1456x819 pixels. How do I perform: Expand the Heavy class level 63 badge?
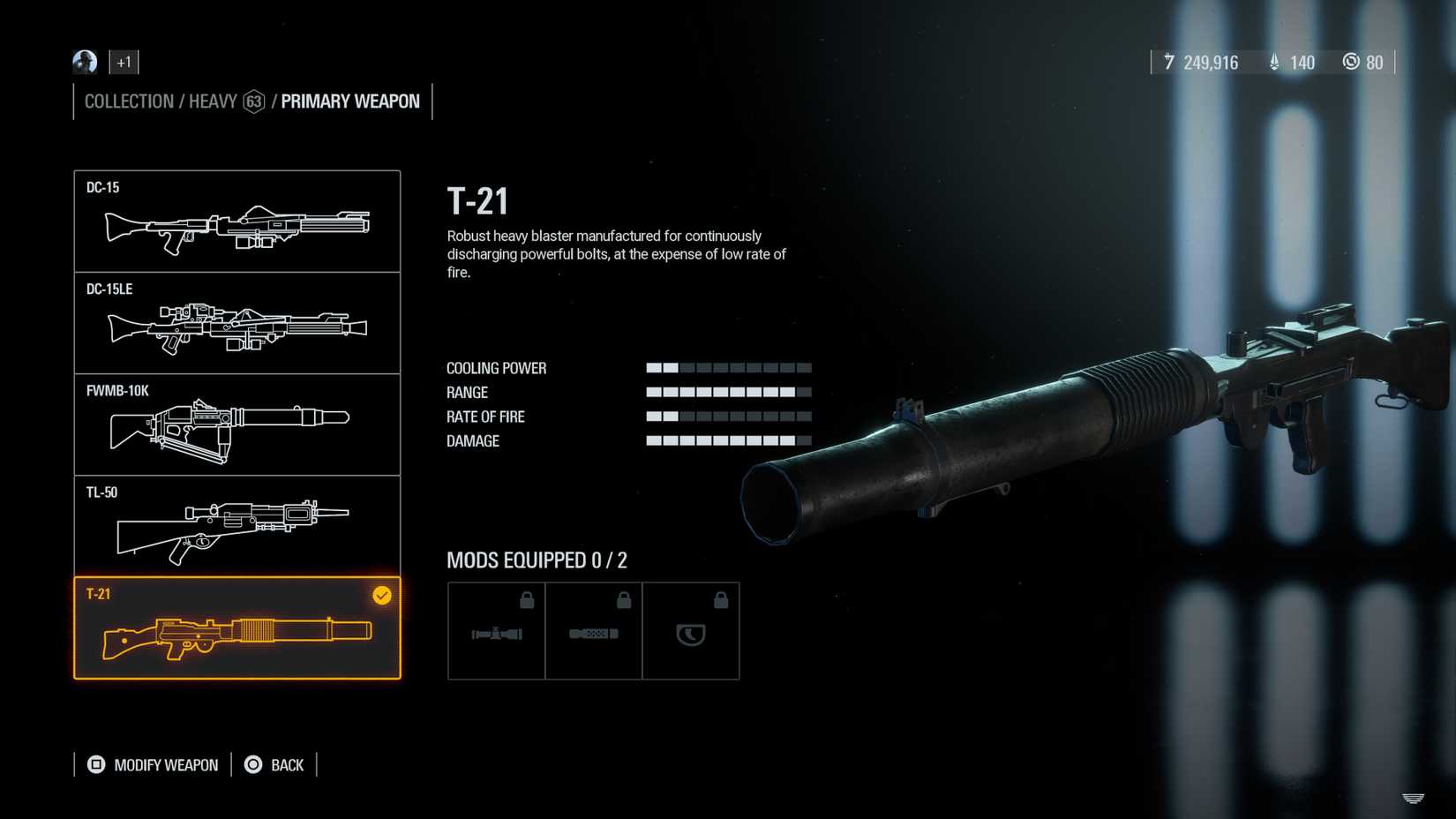point(253,101)
